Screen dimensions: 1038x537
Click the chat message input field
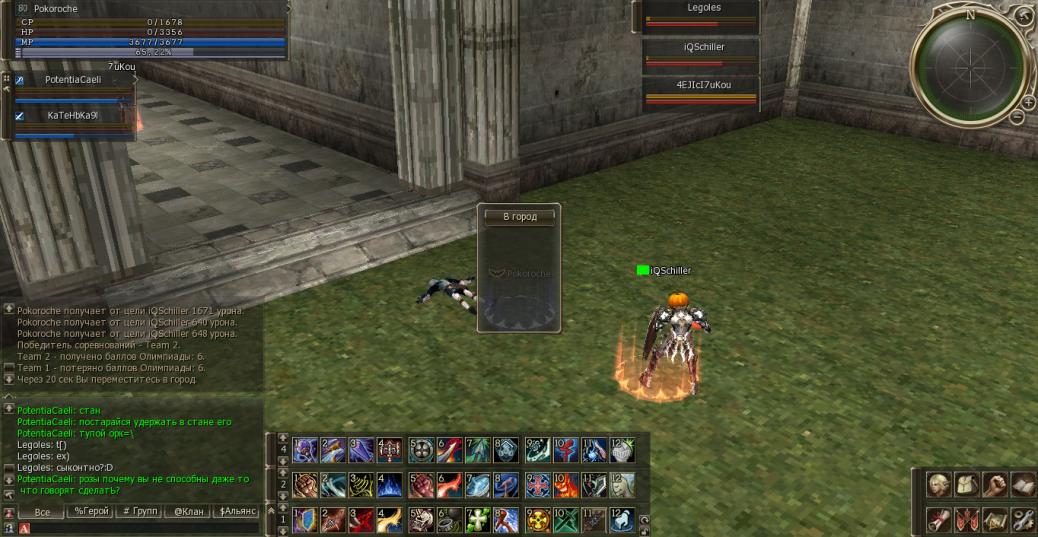[x=140, y=527]
